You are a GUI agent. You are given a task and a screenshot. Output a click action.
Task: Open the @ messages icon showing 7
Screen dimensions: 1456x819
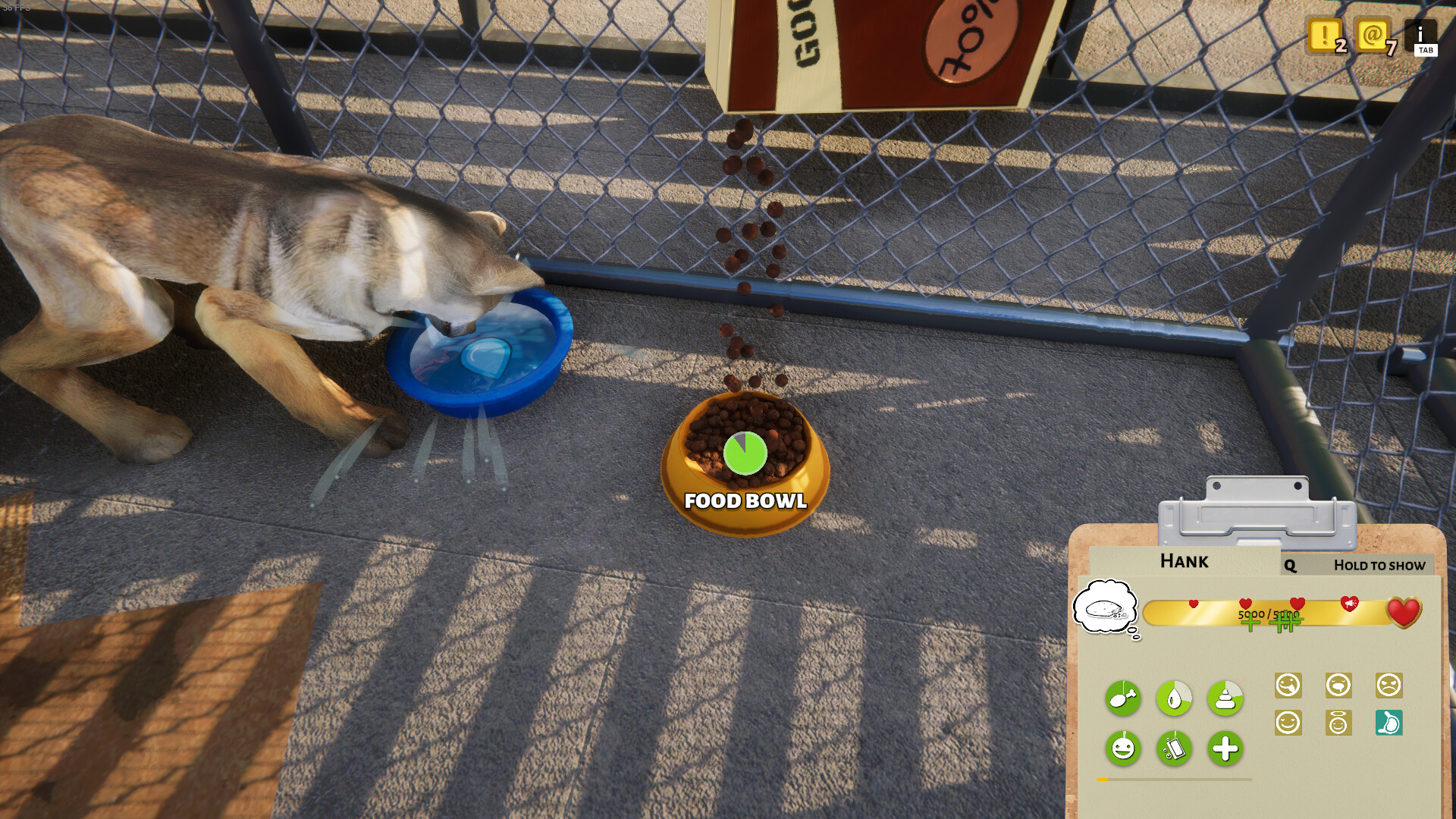(x=1371, y=34)
